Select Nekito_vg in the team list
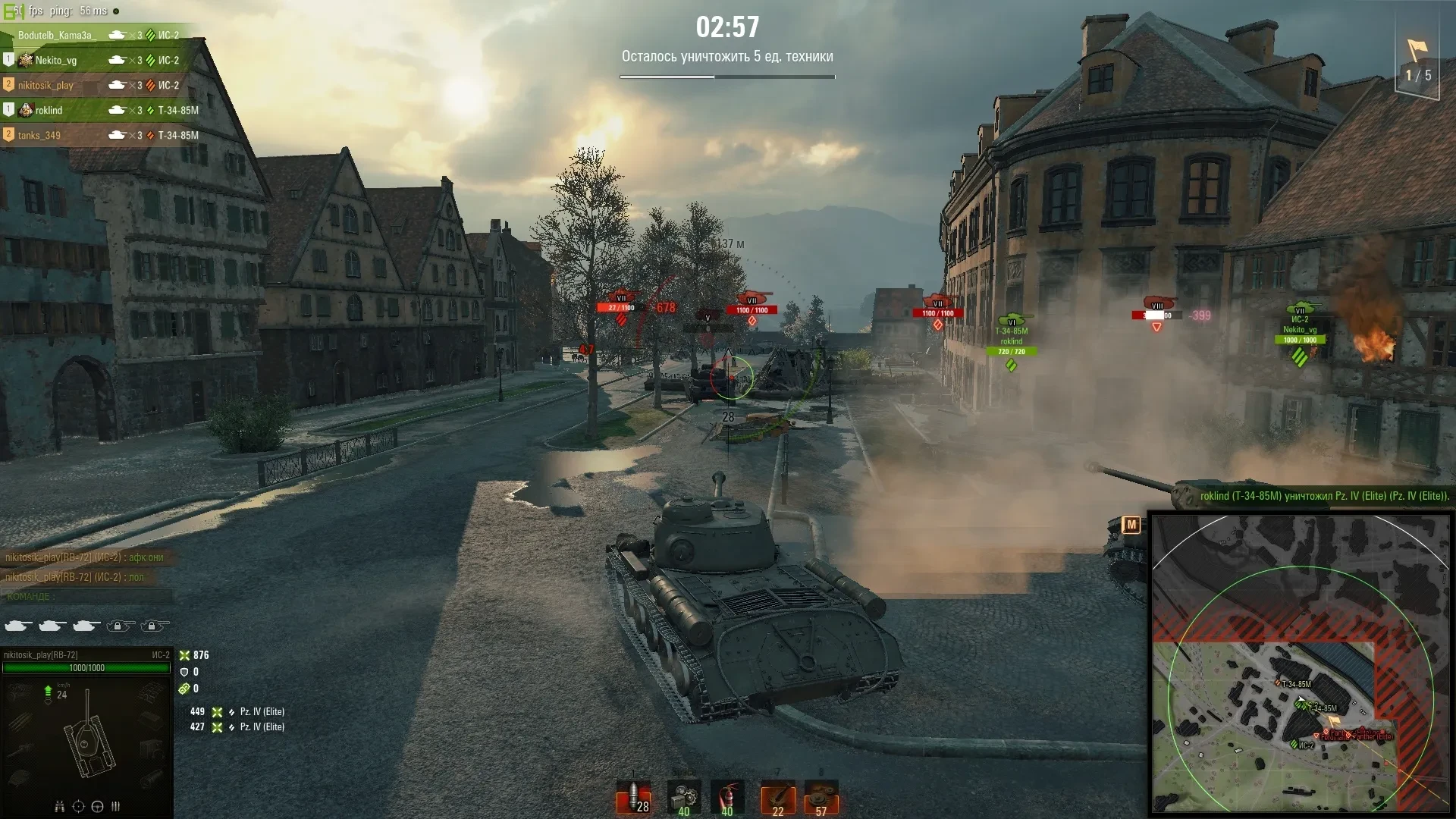1456x819 pixels. click(x=56, y=61)
